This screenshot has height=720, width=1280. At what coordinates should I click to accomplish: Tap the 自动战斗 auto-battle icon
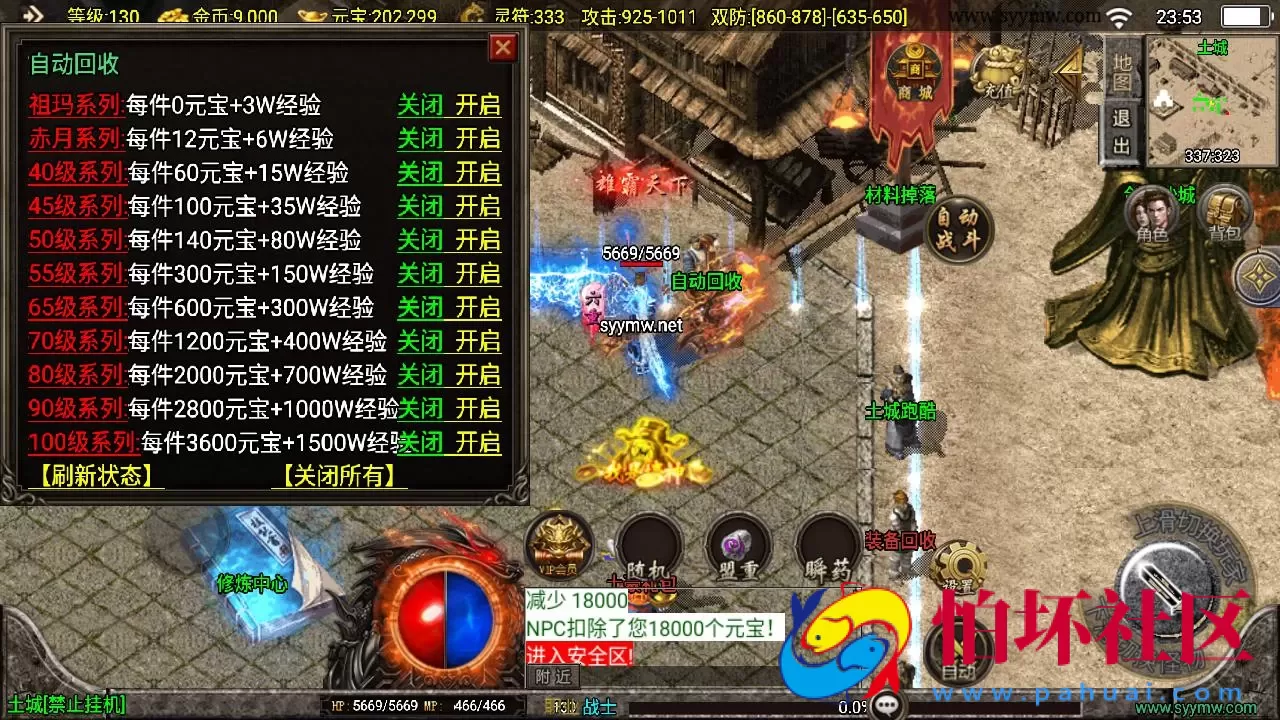tap(956, 230)
